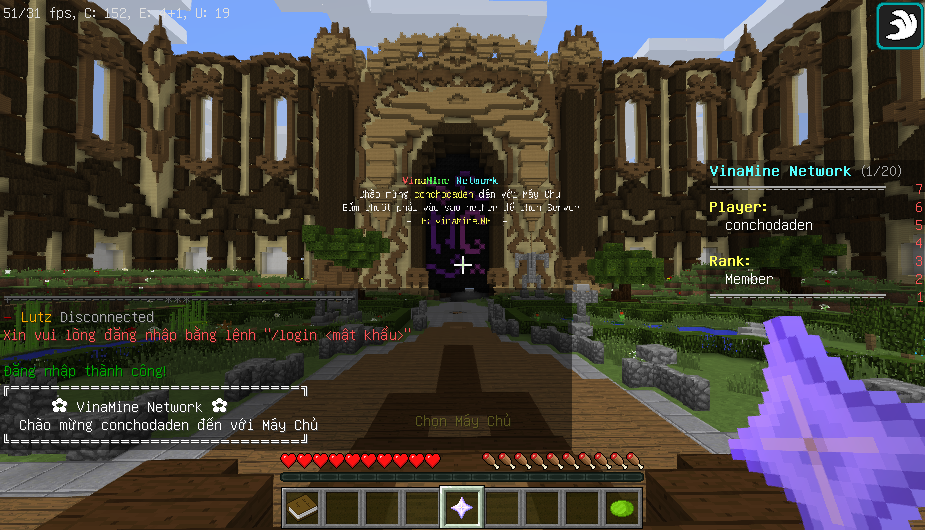The height and width of the screenshot is (530, 925).
Task: Select the nether star hotbar slot
Action: tap(462, 508)
